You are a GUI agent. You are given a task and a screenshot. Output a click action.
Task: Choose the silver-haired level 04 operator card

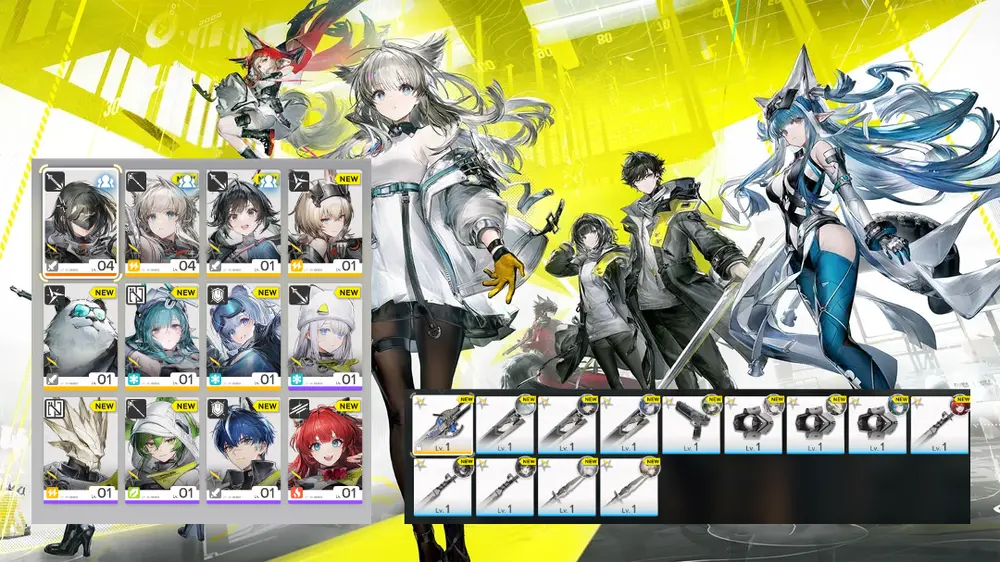pos(161,221)
